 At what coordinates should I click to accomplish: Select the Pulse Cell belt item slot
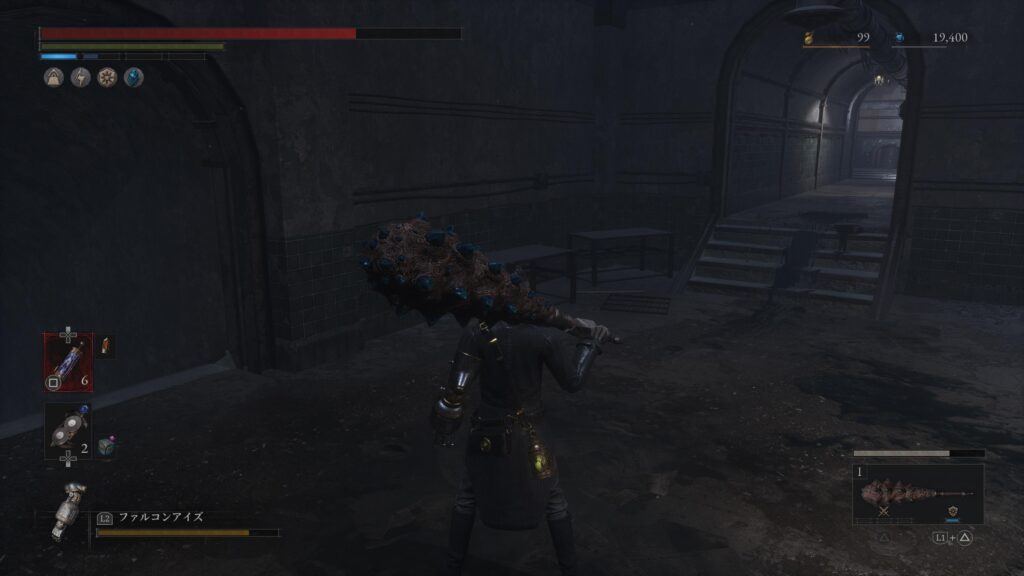68,361
